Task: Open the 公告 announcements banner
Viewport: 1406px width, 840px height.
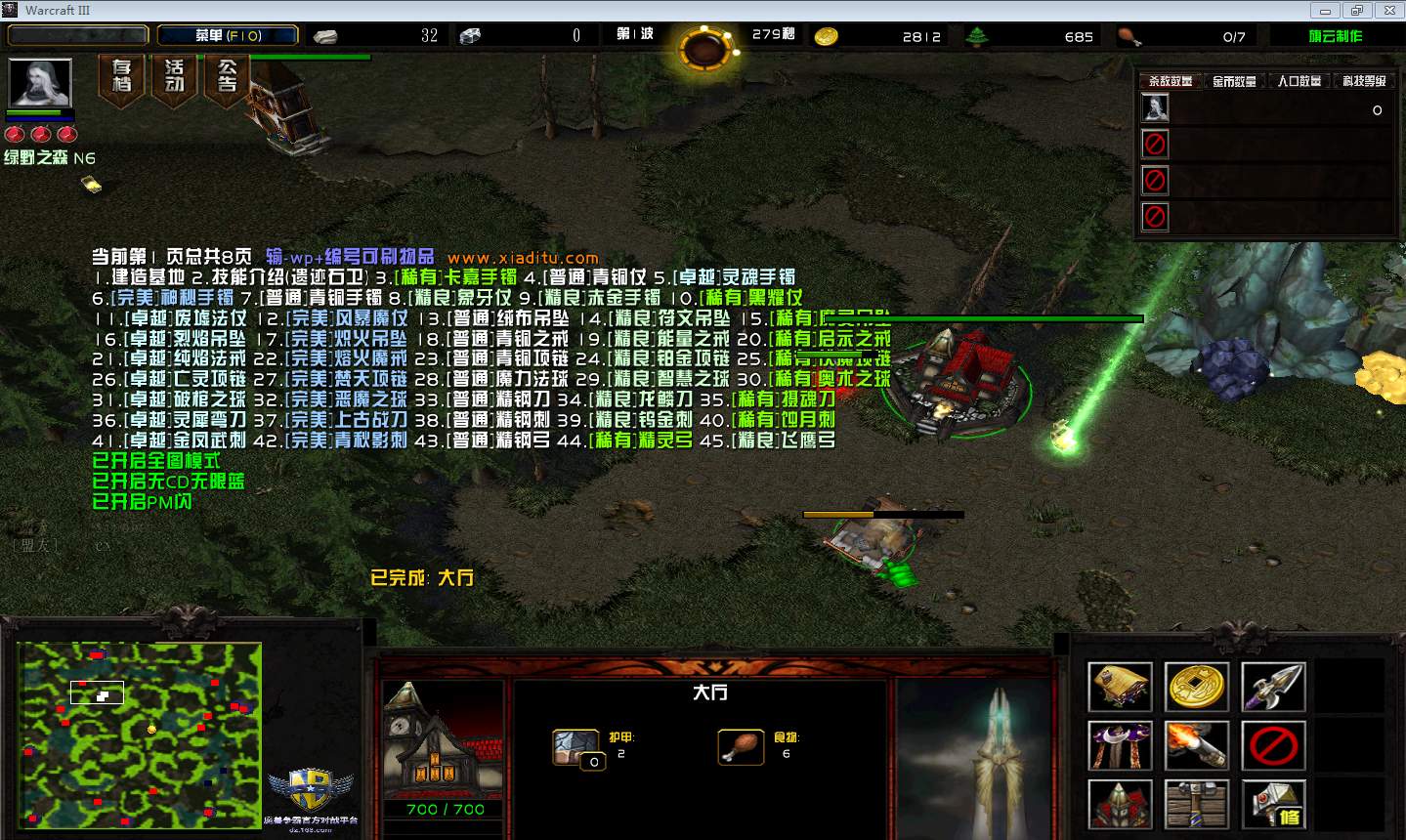Action: click(227, 76)
